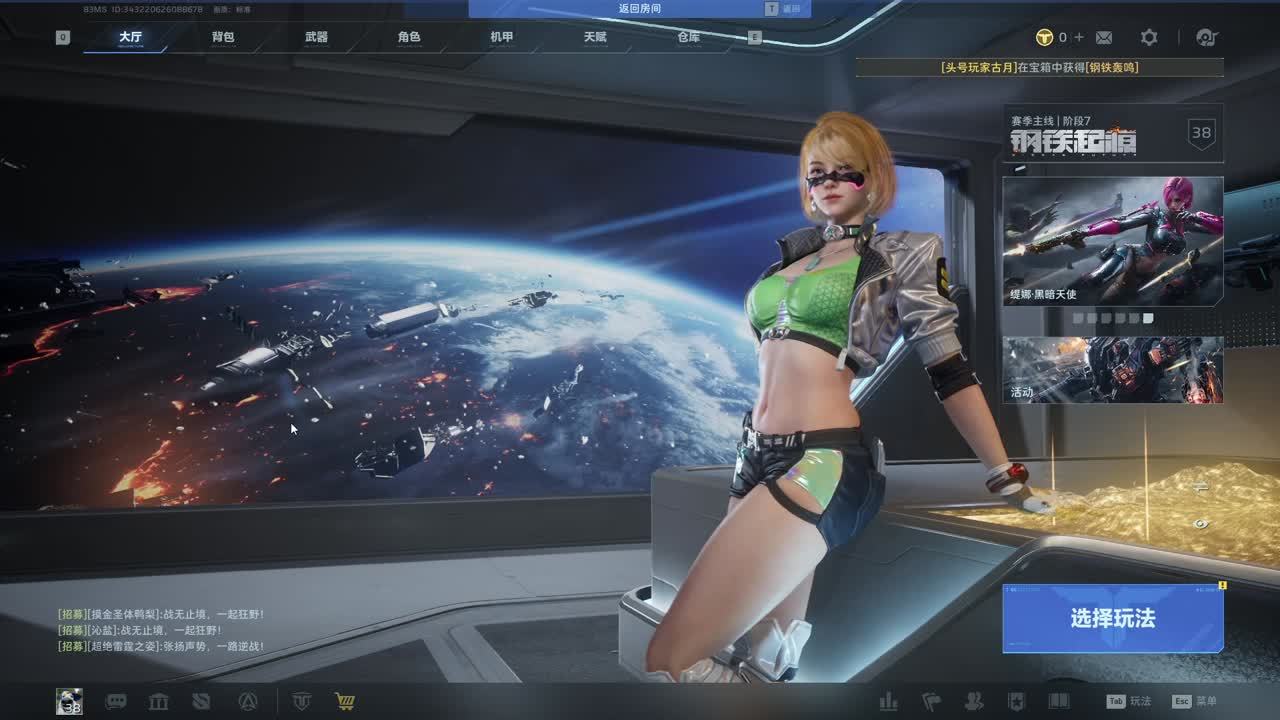The image size is (1280, 720).
Task: Open the 武器 weapons tab
Action: [316, 37]
